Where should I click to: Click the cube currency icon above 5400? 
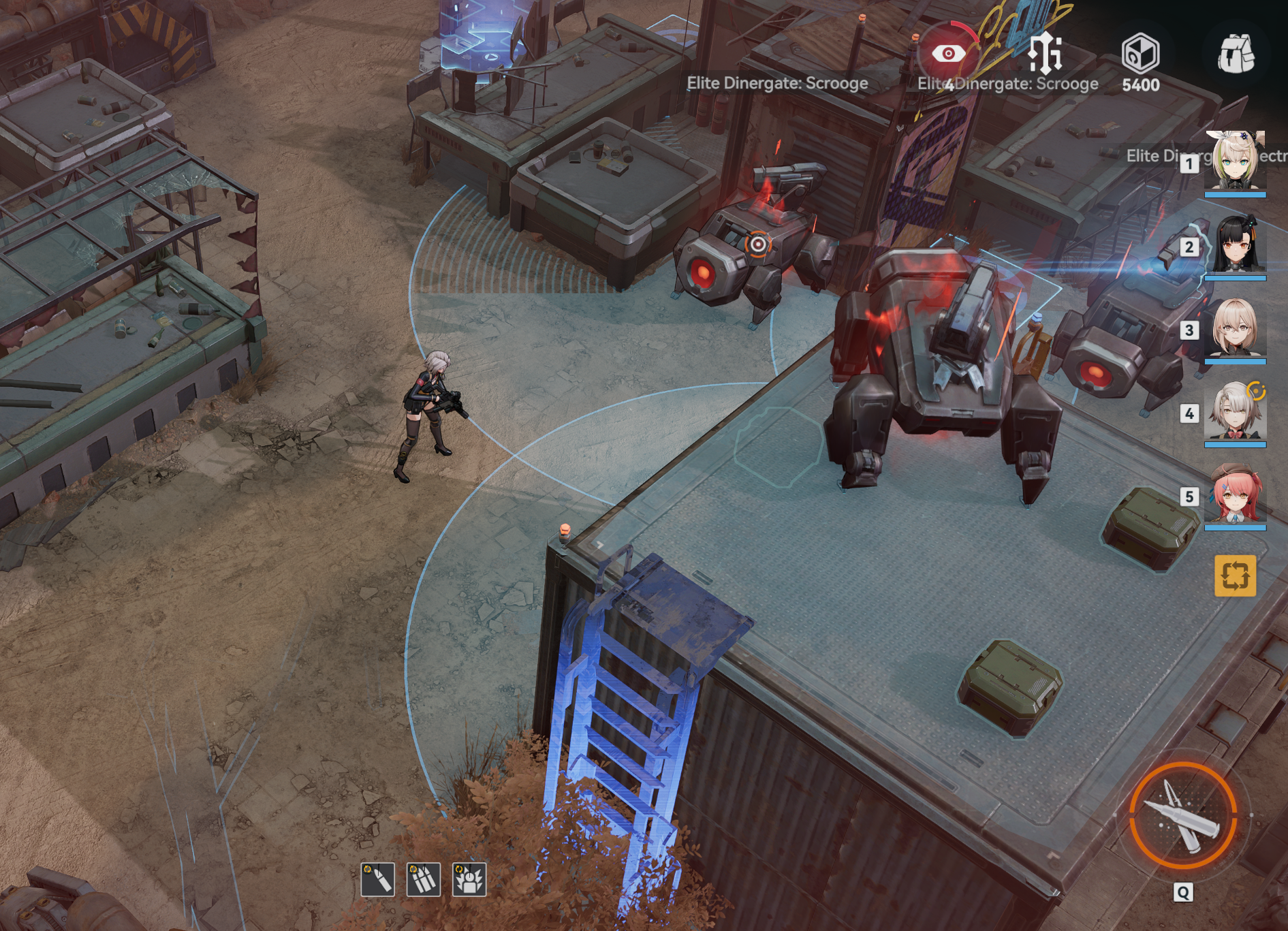(1140, 53)
